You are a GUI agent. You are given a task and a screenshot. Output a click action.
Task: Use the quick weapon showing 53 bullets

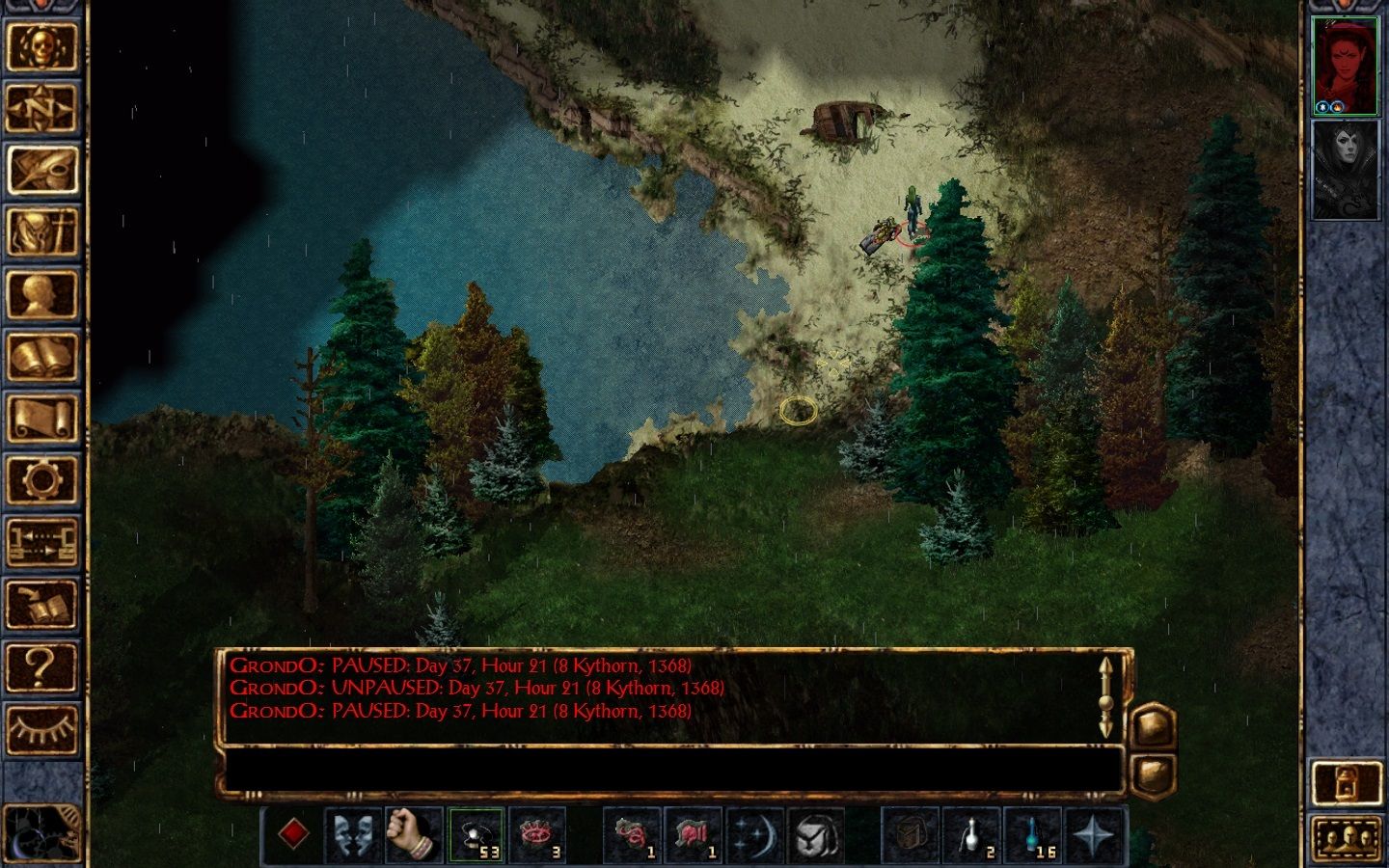tap(474, 836)
